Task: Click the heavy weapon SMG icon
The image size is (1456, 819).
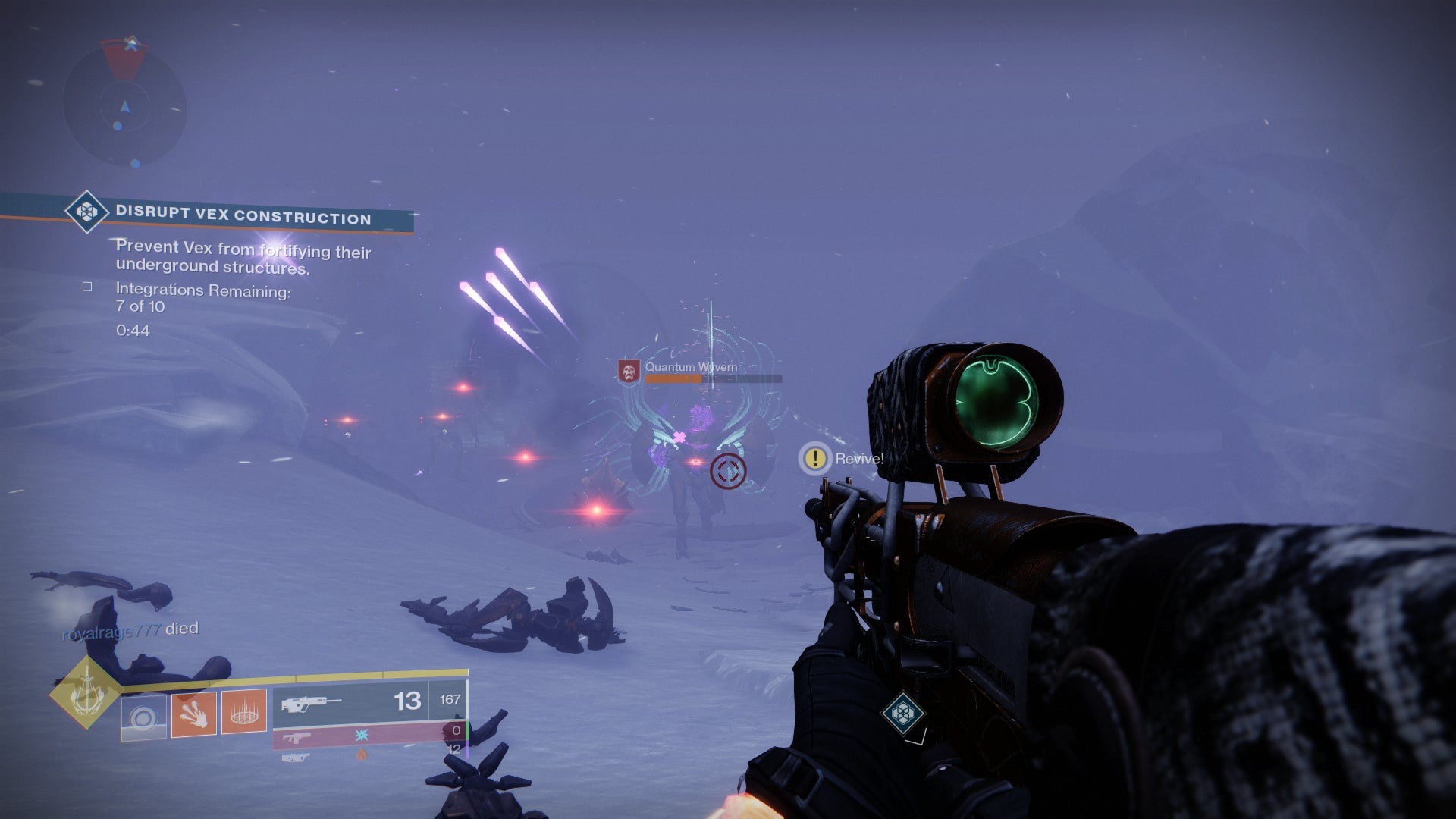Action: pyautogui.click(x=296, y=757)
